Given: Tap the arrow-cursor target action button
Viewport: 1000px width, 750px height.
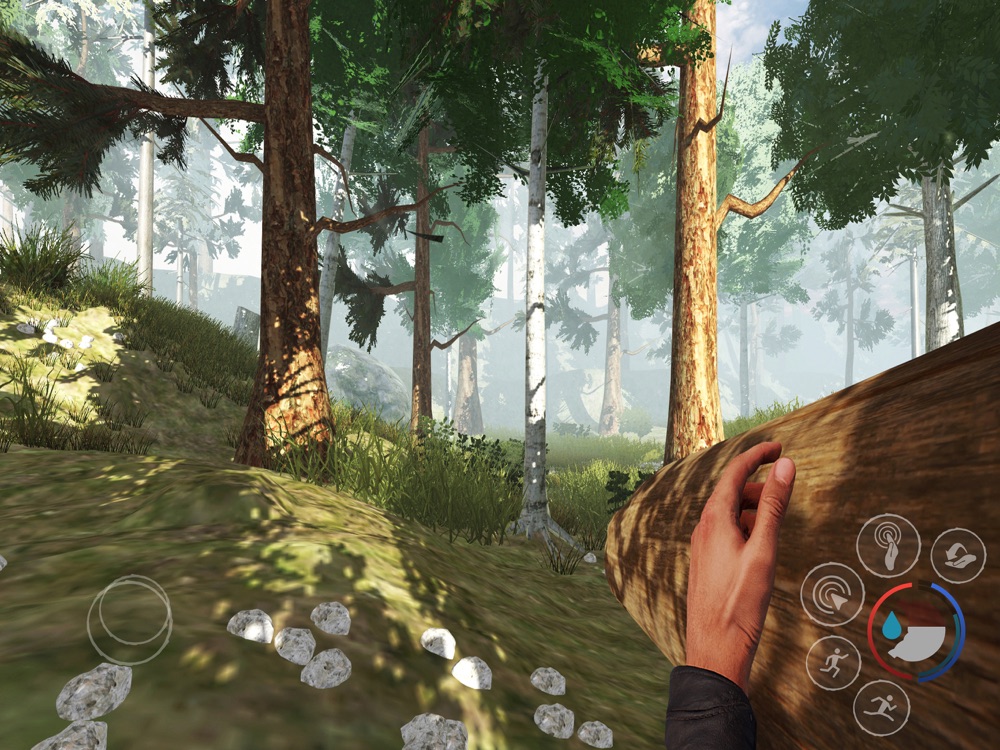Looking at the screenshot, I should pos(832,594).
